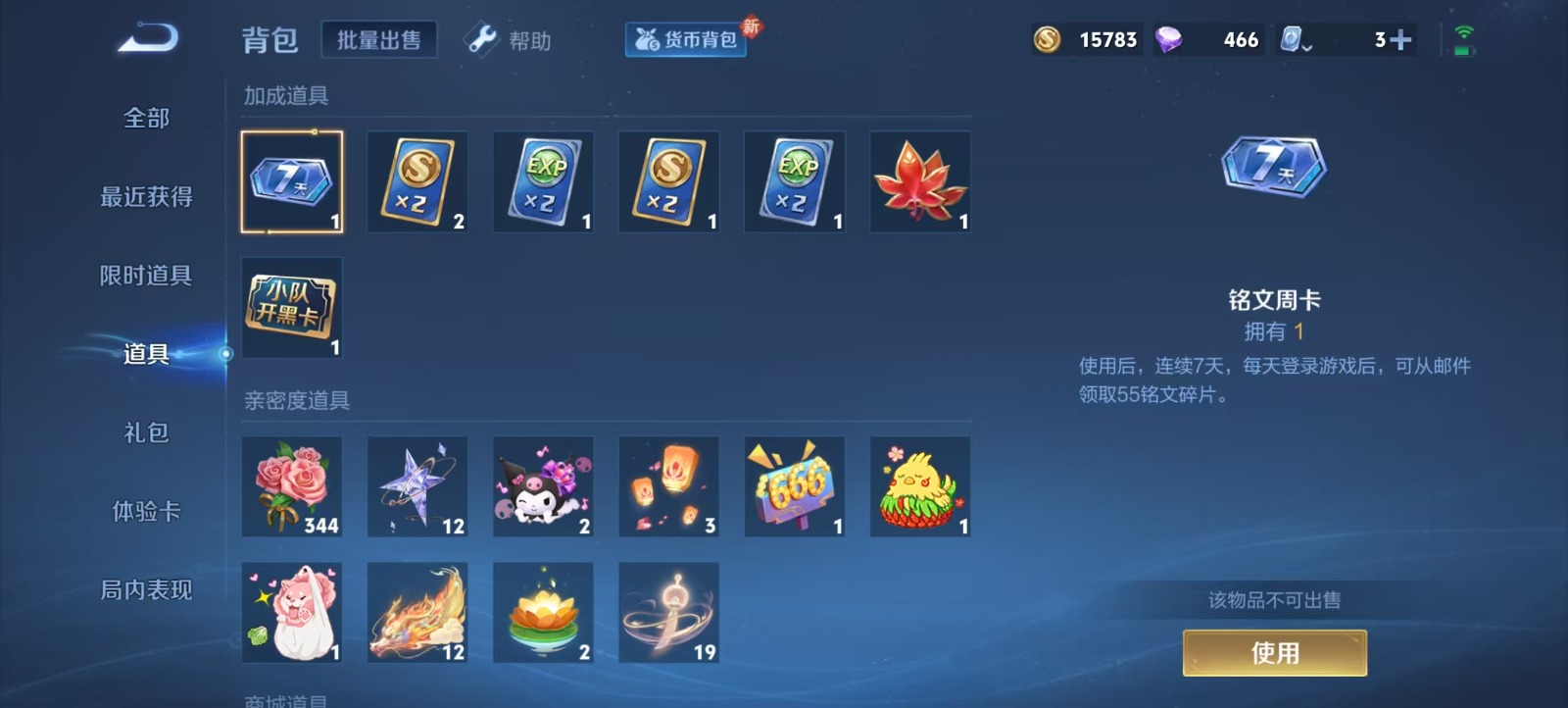Choose the Kuromi intimacy item

click(x=543, y=487)
